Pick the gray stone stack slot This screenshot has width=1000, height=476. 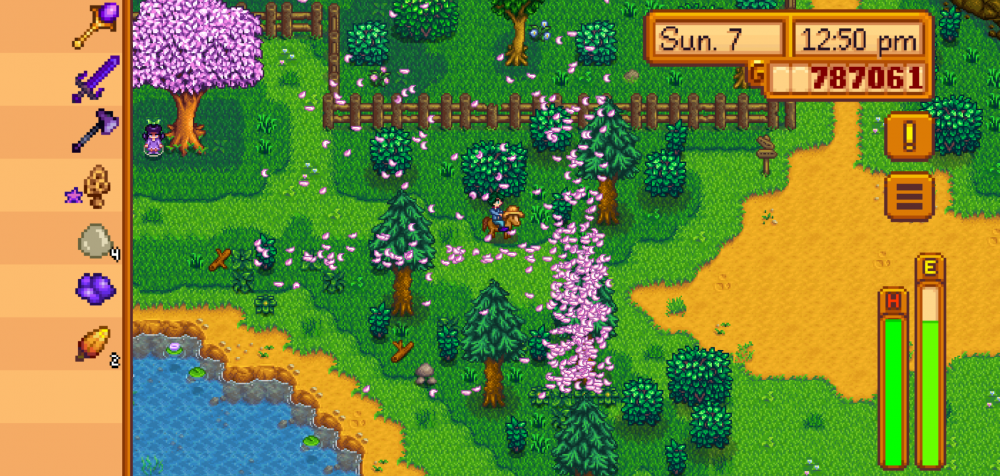[x=96, y=239]
